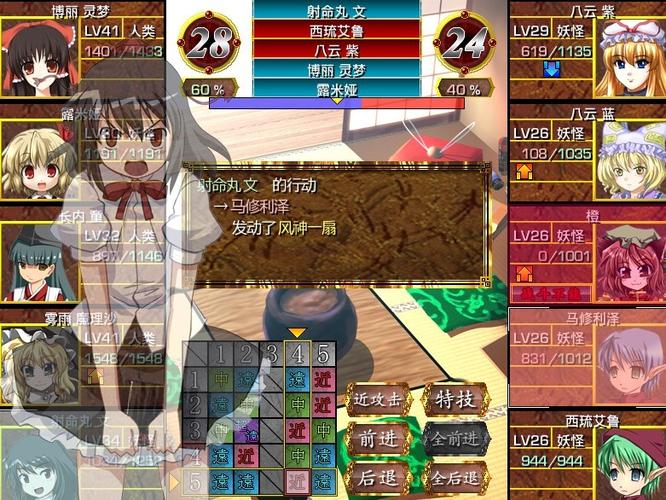The width and height of the screenshot is (666, 500).
Task: Choose the 近攻击 melee attack command
Action: tap(377, 400)
